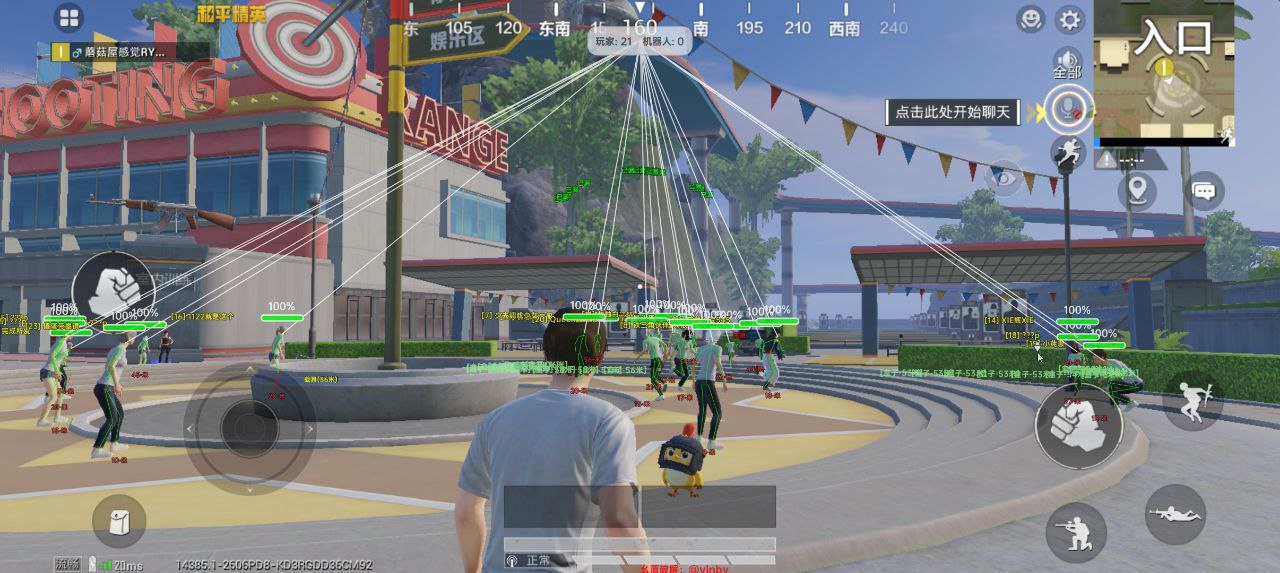The width and height of the screenshot is (1280, 573).
Task: Click the 流畅 graphics quality label
Action: point(68,564)
